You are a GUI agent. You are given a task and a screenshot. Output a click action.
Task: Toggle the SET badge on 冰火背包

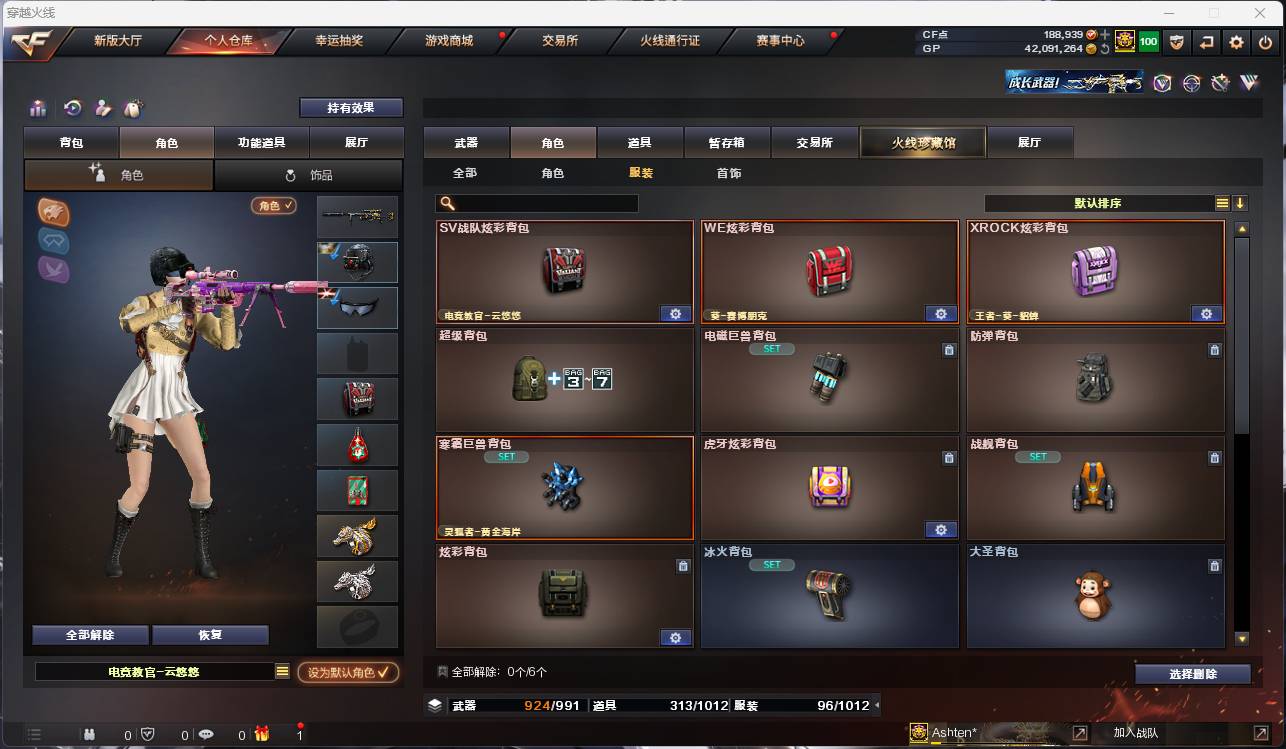click(x=771, y=564)
